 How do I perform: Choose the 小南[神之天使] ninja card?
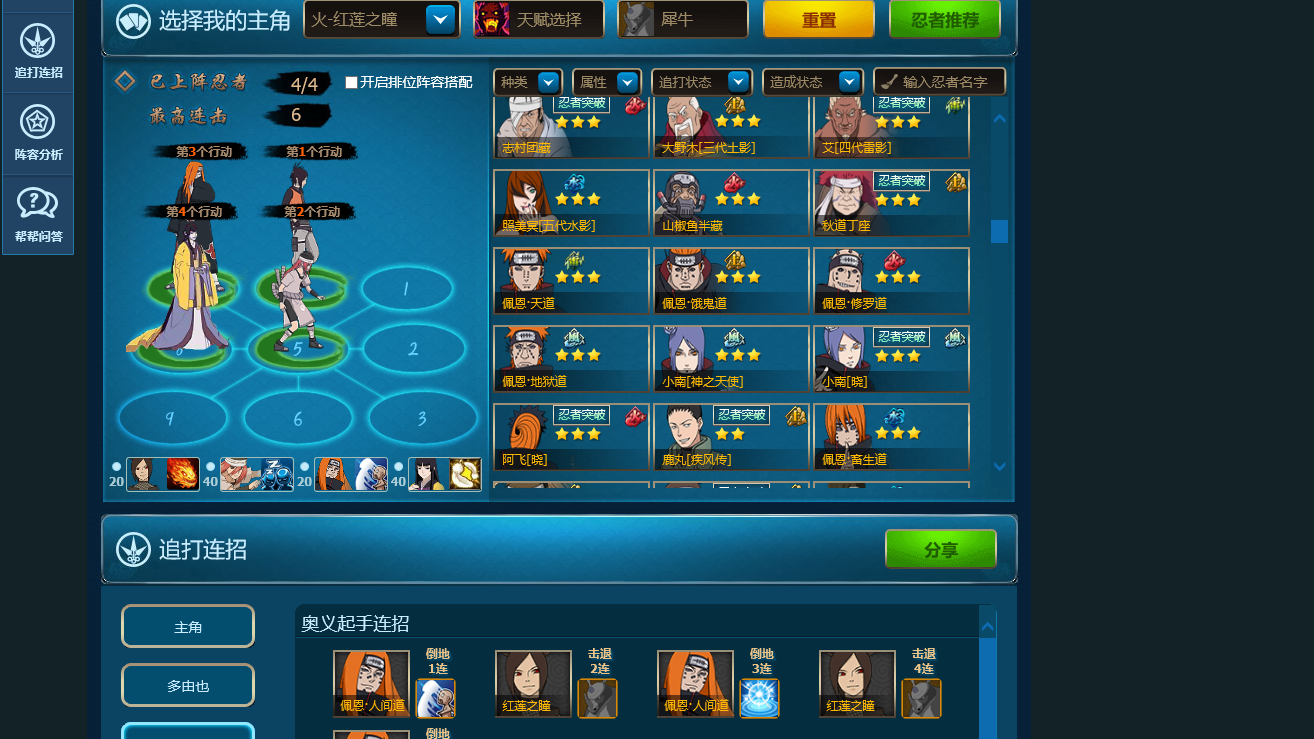coord(731,359)
